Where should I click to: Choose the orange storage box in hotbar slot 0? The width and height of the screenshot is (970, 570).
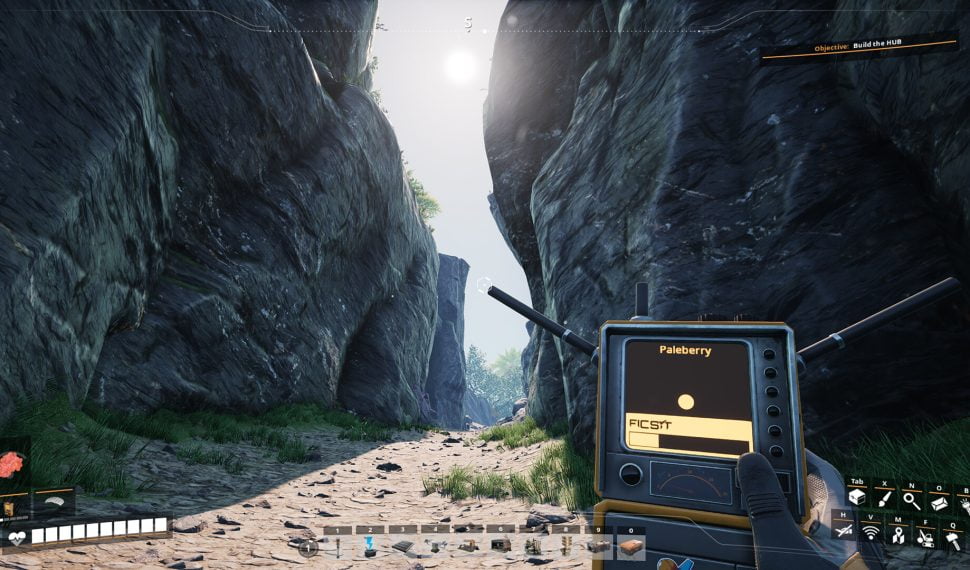click(630, 546)
